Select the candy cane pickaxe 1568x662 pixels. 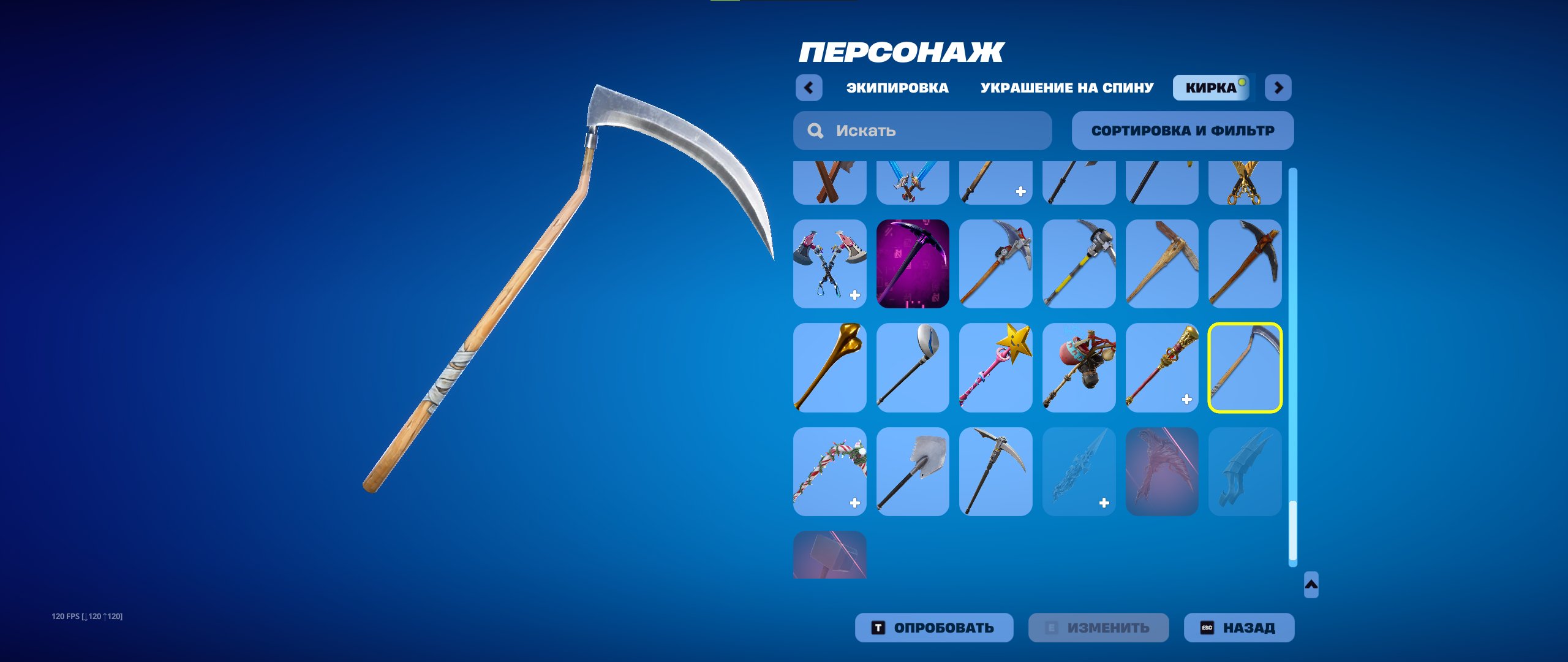point(829,471)
